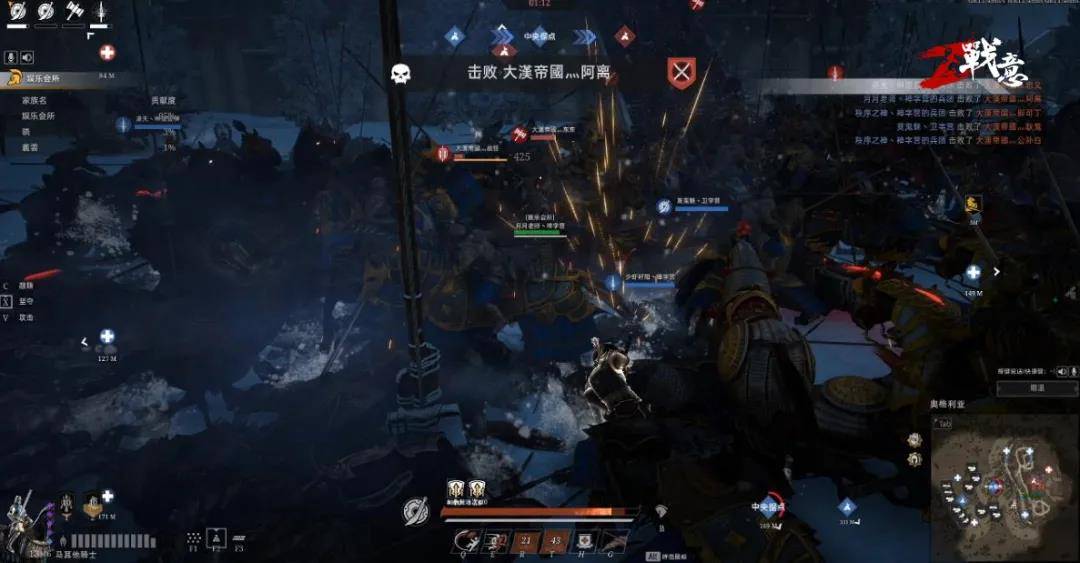The height and width of the screenshot is (563, 1080).
Task: Use the G skill slot
Action: pyautogui.click(x=614, y=541)
